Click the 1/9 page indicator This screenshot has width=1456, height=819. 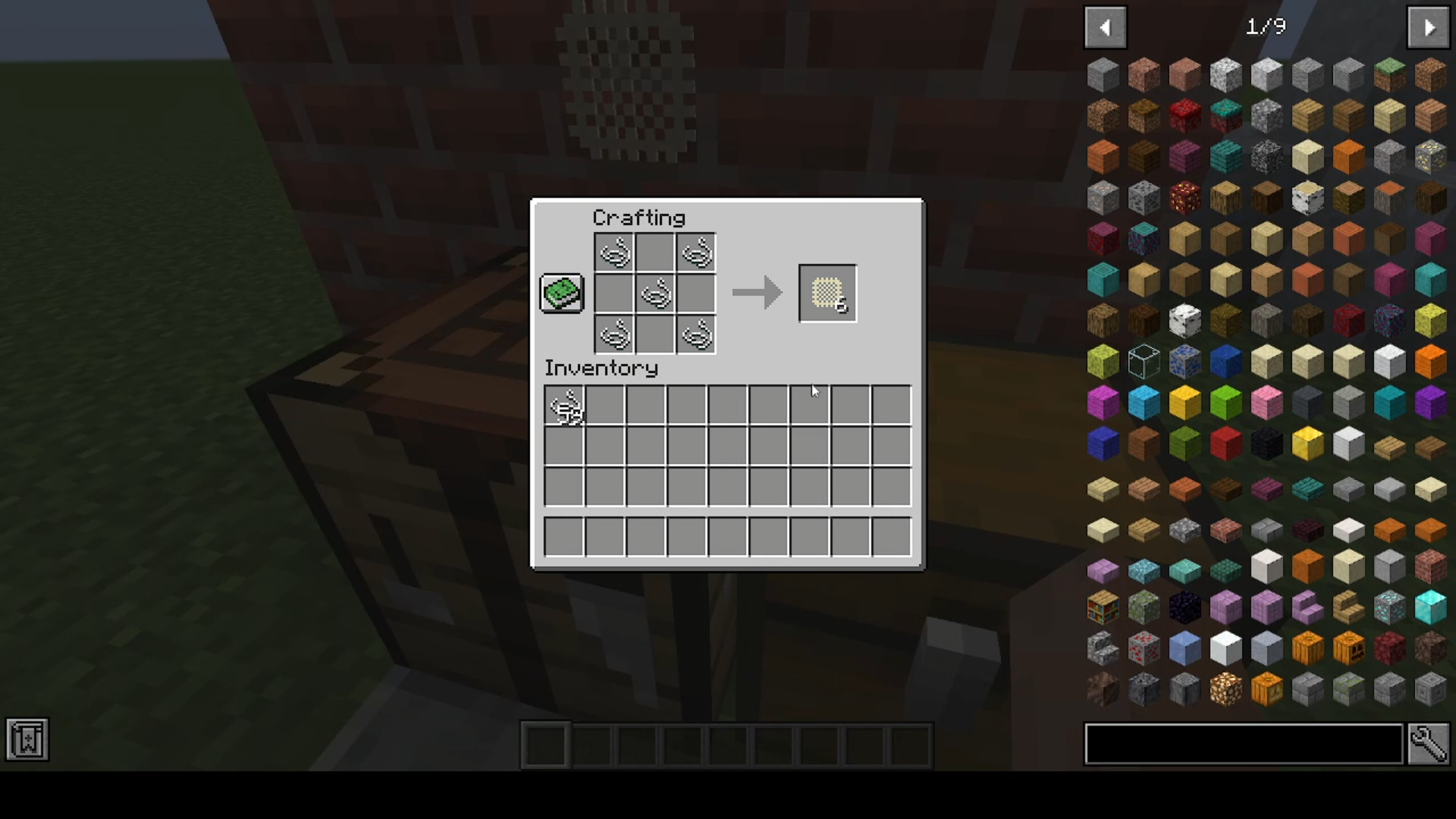[1265, 27]
